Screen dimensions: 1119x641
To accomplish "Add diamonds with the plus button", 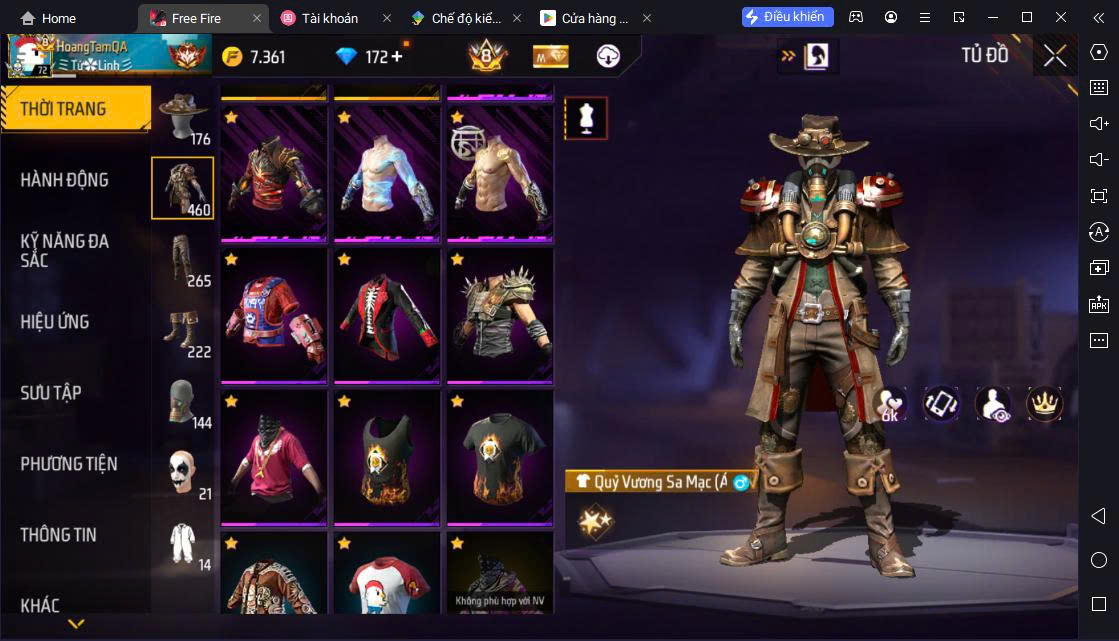I will click(x=397, y=57).
